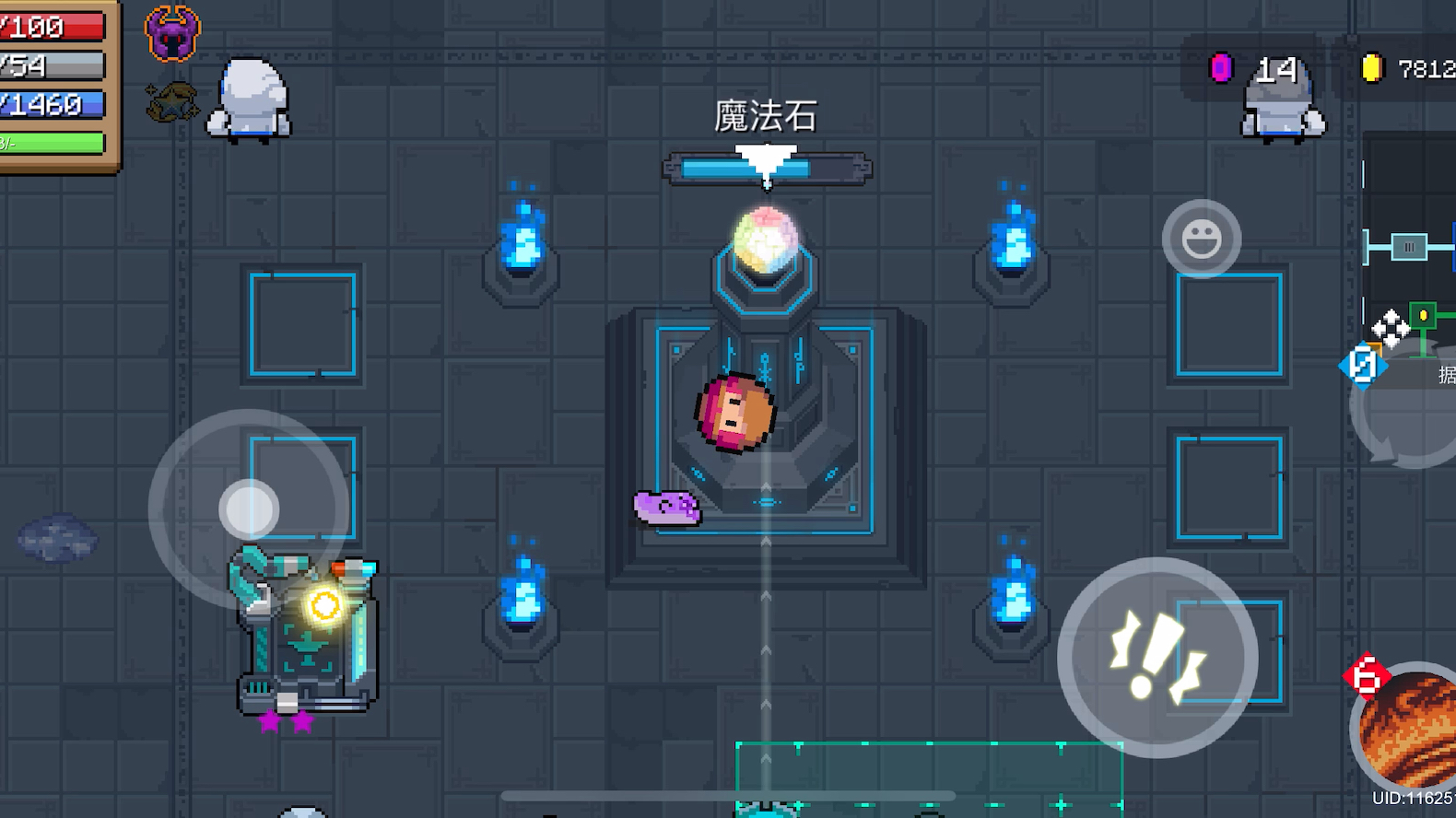
Task: Tap the smiley emote icon
Action: 1201,238
